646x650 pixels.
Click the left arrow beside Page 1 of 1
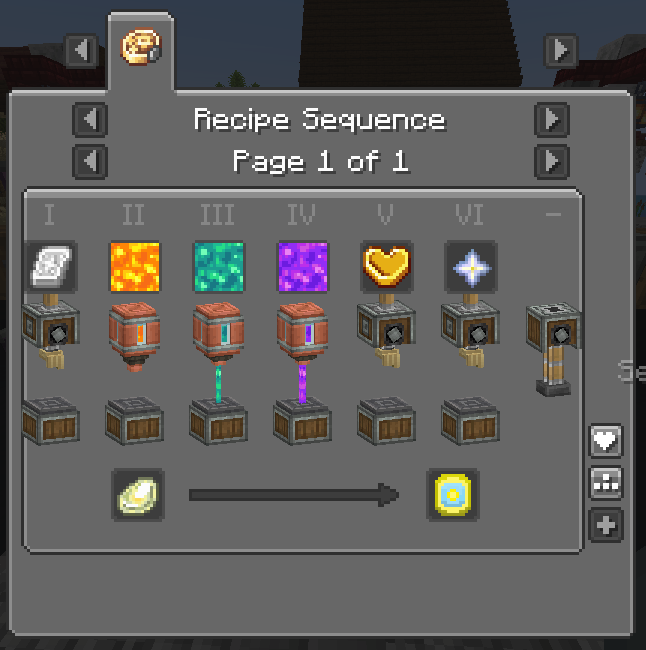tap(90, 161)
